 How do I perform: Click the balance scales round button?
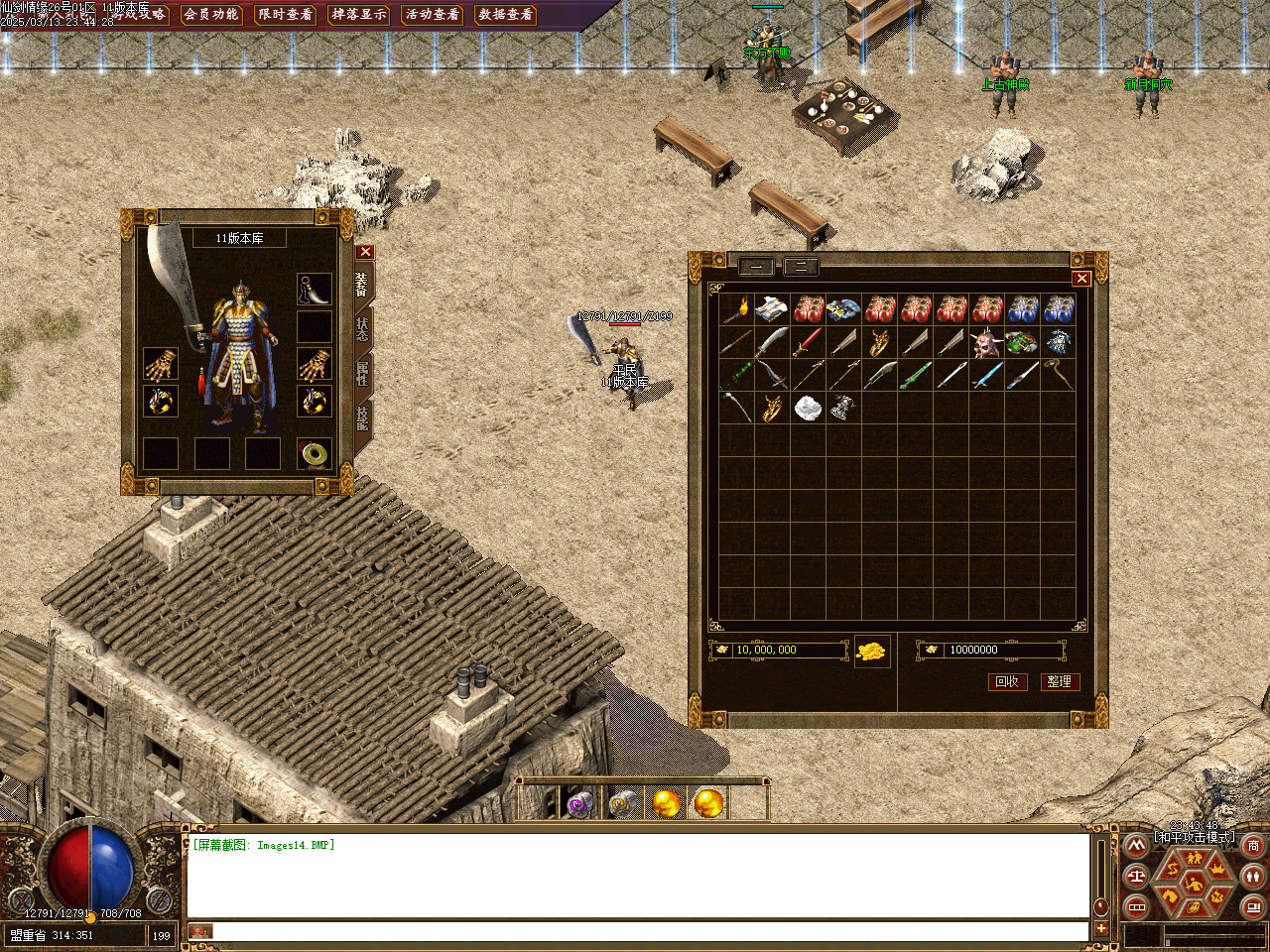[1137, 876]
